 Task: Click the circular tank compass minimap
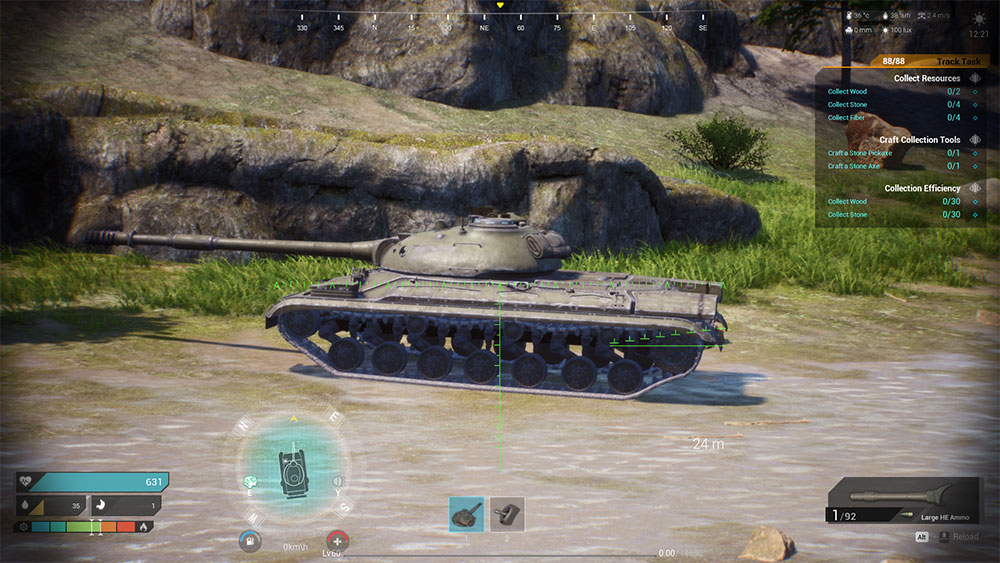point(293,465)
